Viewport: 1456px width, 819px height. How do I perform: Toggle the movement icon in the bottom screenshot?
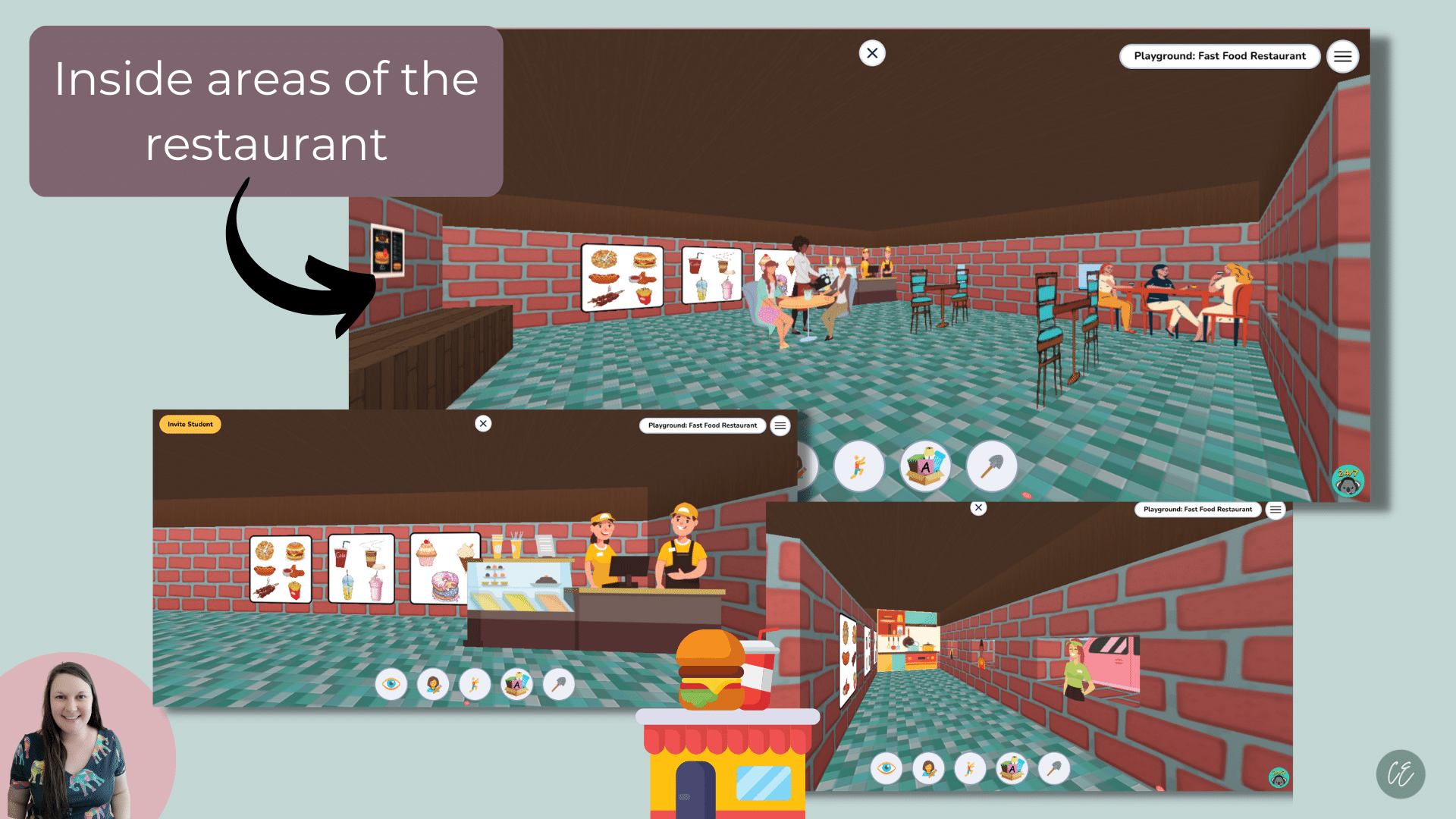(968, 768)
